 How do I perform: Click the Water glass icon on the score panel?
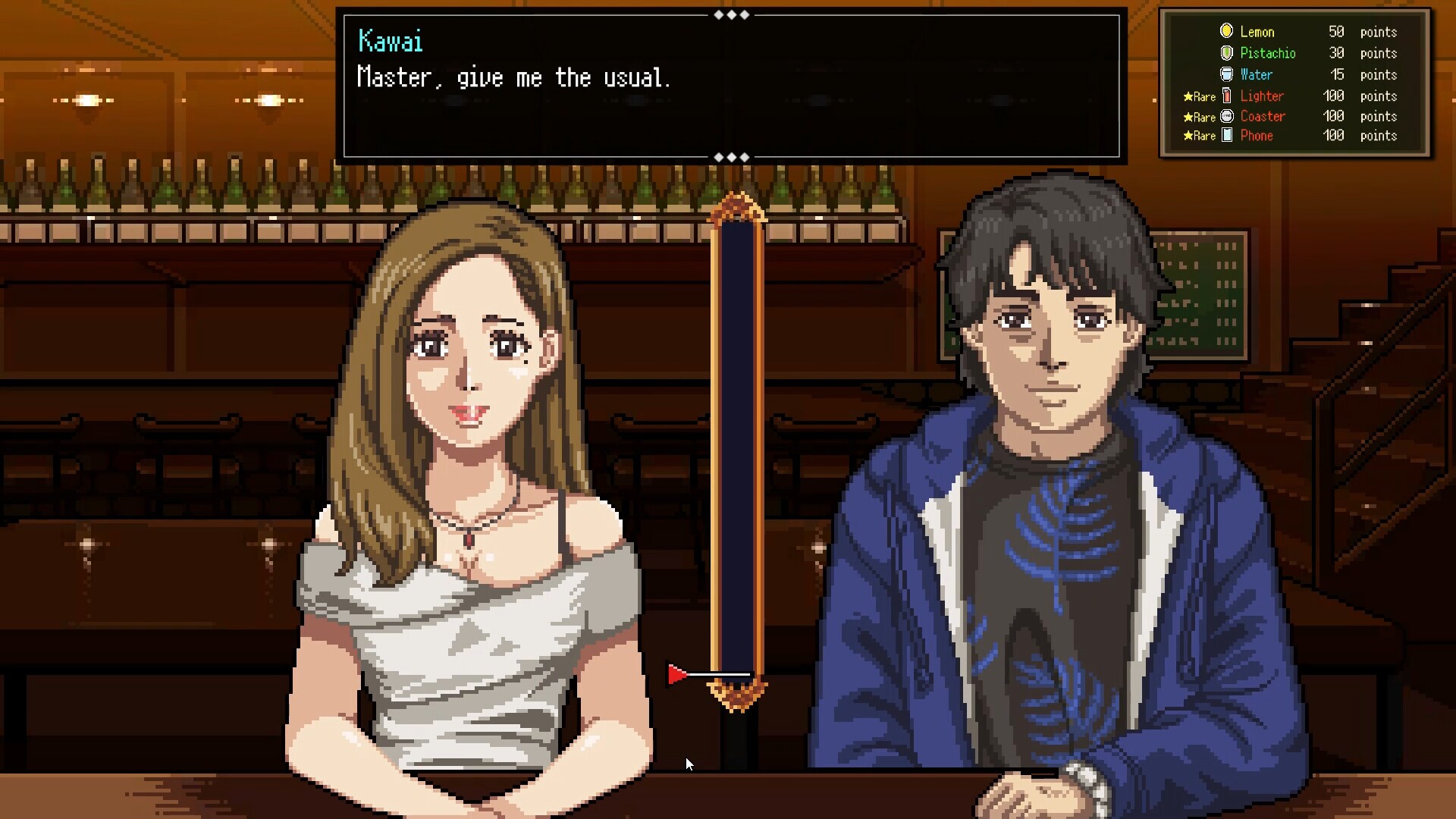pos(1226,74)
